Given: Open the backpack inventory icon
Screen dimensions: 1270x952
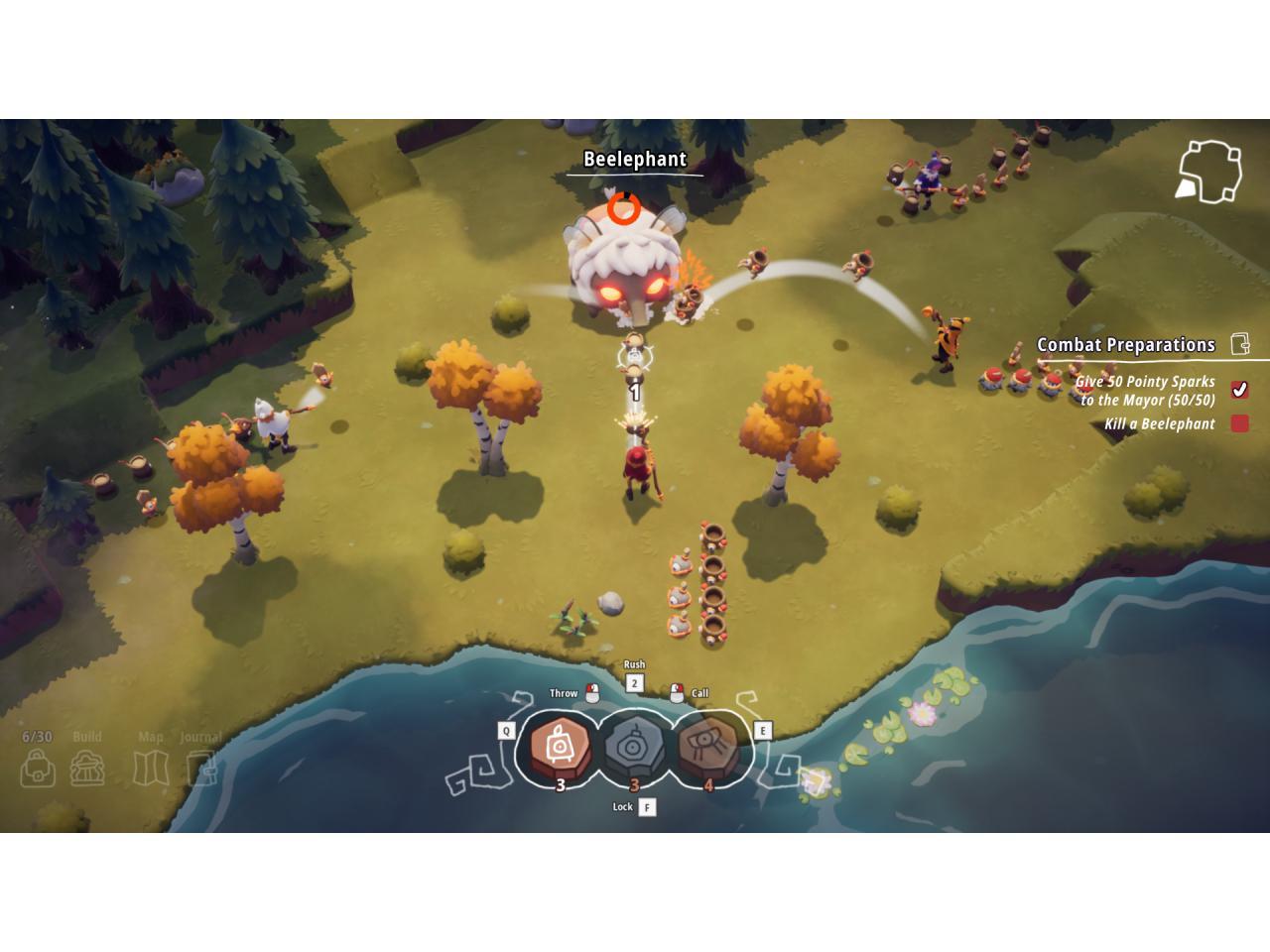Looking at the screenshot, I should [38, 768].
